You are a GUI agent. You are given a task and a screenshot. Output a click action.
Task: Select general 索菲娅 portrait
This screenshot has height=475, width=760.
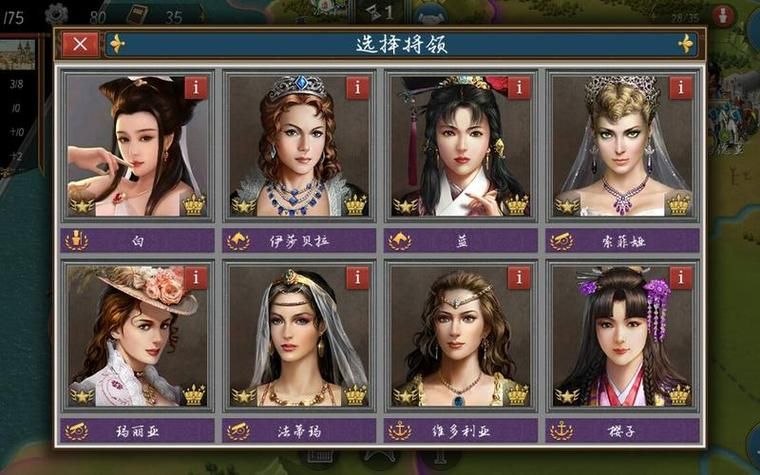pos(622,146)
